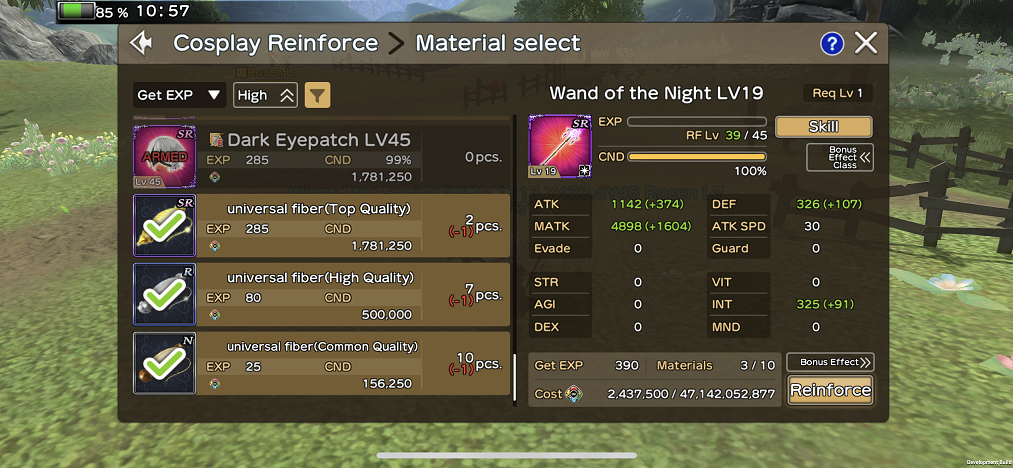Image resolution: width=1013 pixels, height=468 pixels.
Task: Open the help question mark
Action: point(832,43)
